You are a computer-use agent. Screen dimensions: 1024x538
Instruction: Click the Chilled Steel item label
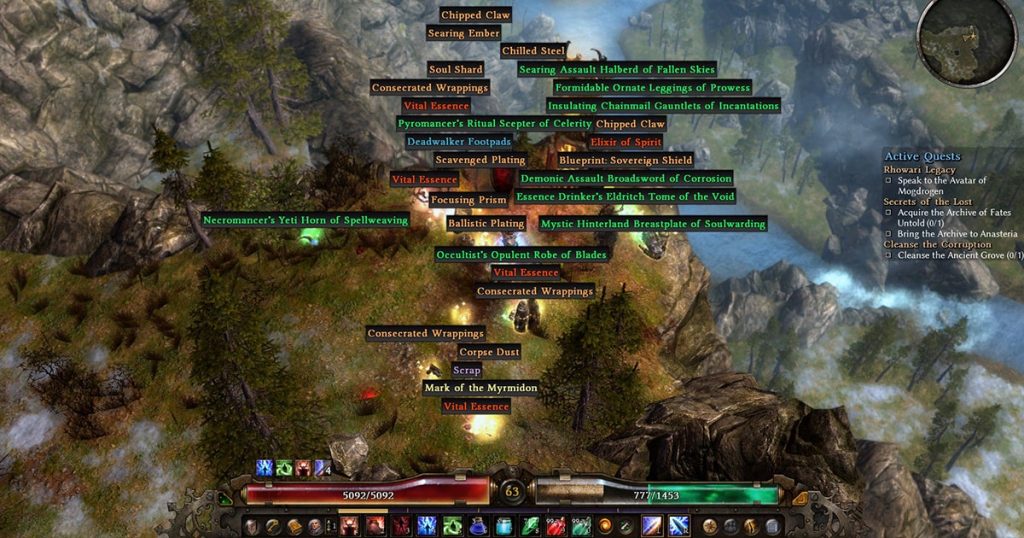pos(533,51)
